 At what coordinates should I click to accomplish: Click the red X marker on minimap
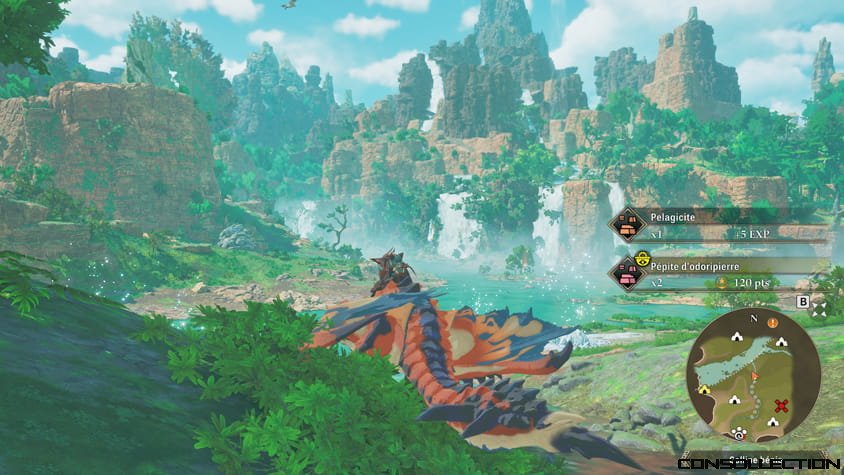point(782,405)
